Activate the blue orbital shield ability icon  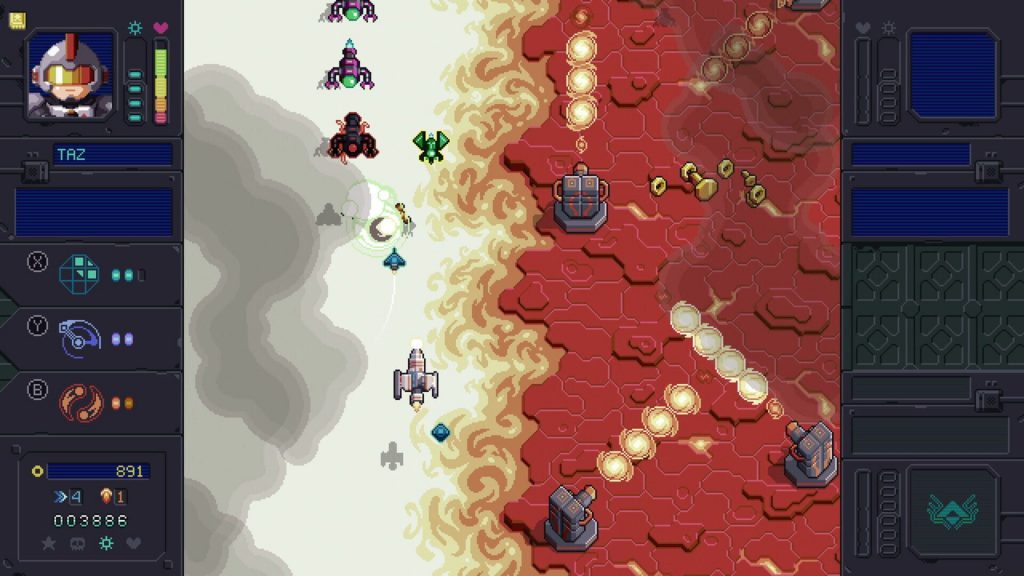click(79, 338)
